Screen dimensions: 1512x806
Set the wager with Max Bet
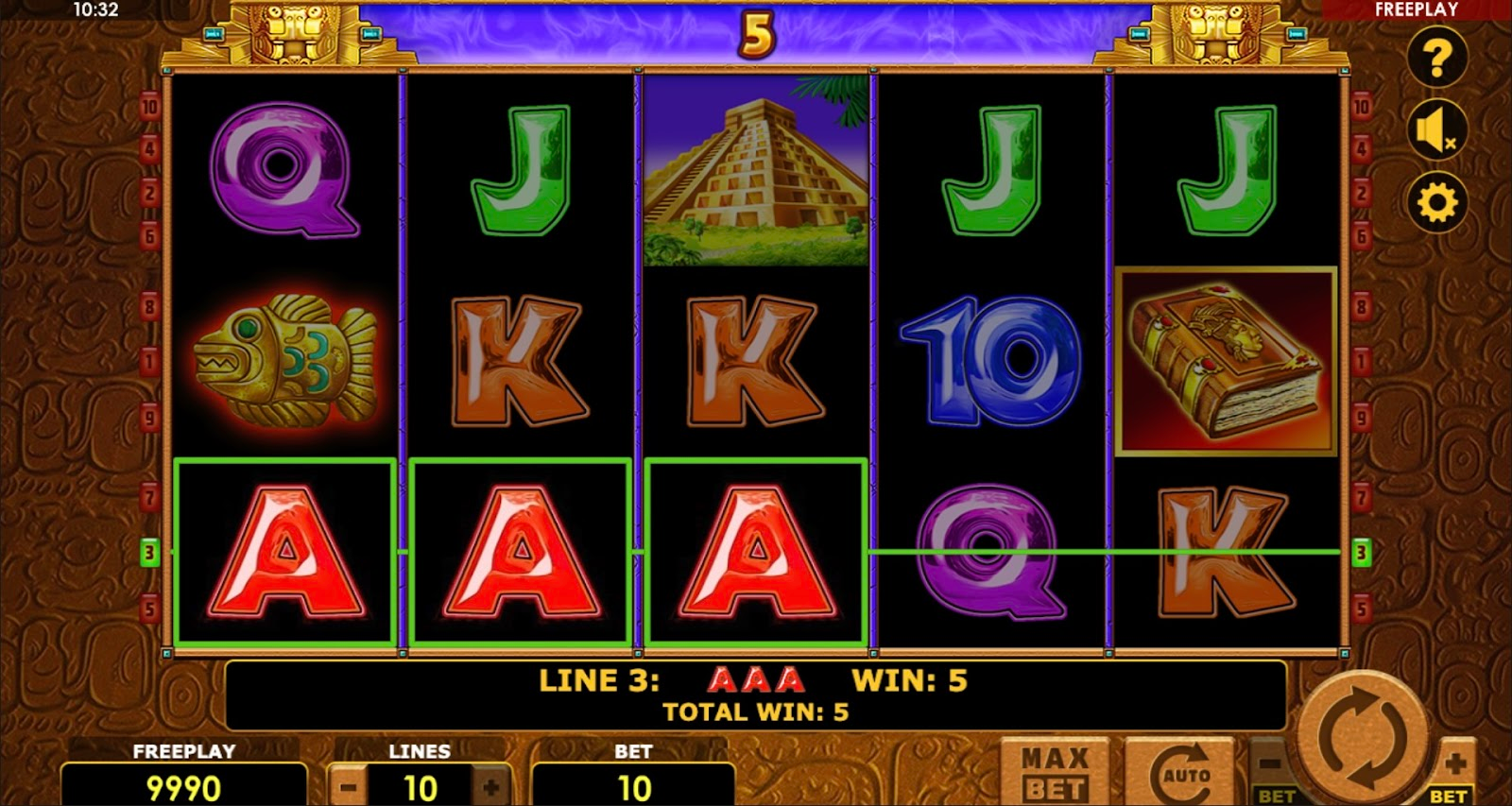tap(1055, 773)
